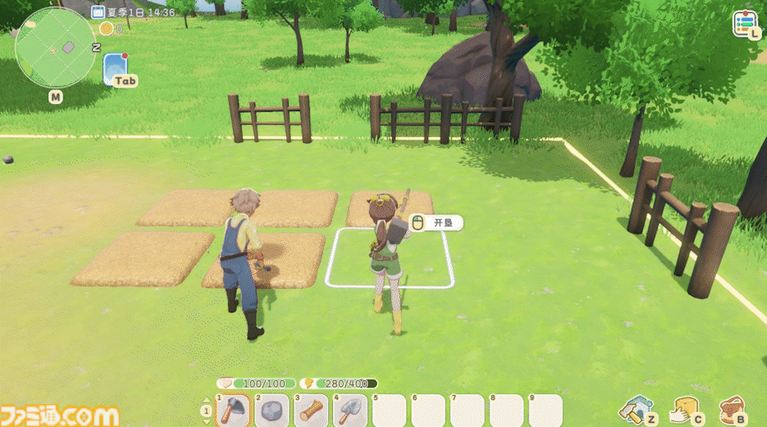Viewport: 767px width, 427px height.
Task: Equip the shovel from the hotbar
Action: point(349,410)
